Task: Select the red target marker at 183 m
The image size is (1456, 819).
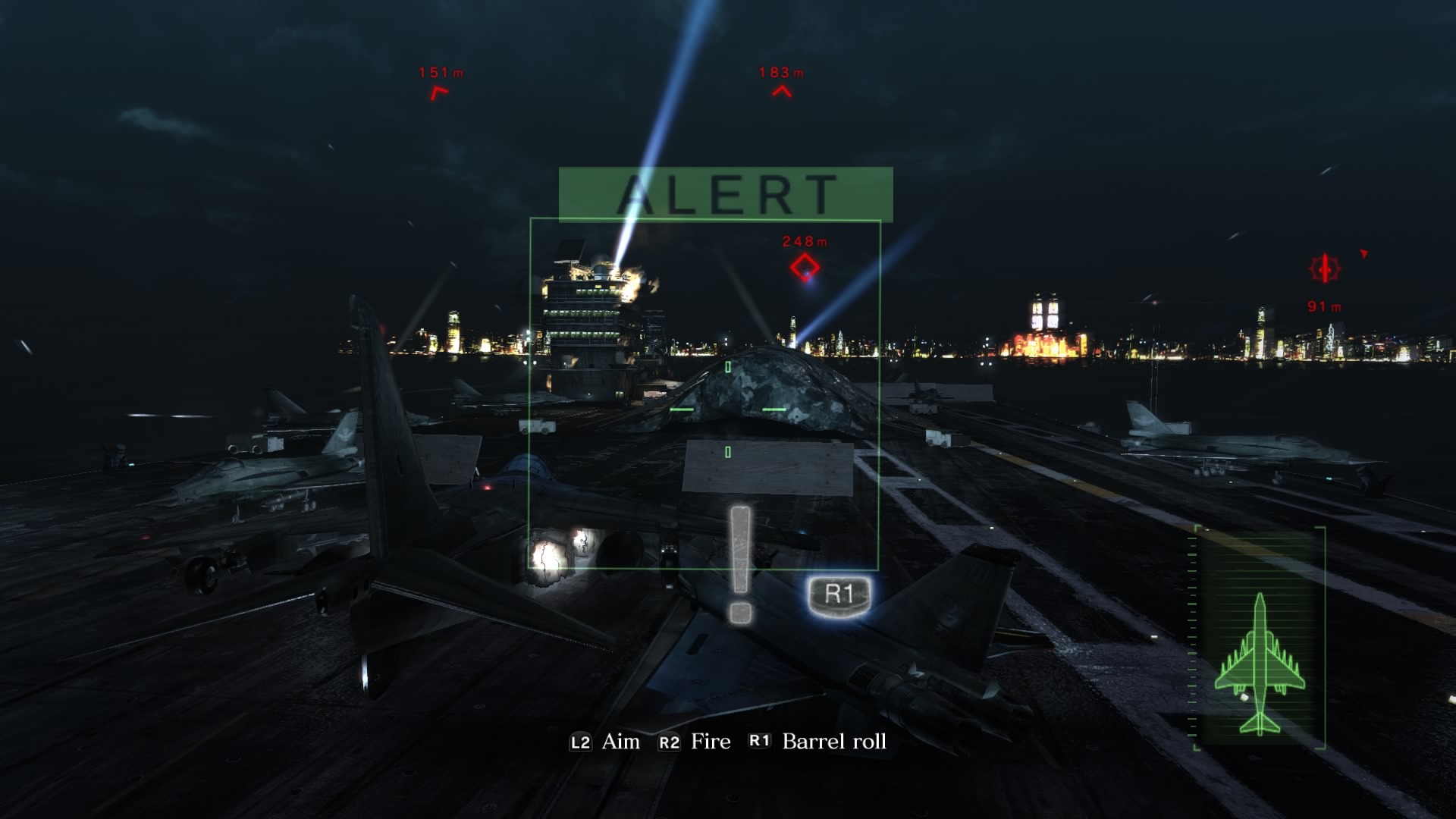Action: [x=782, y=92]
